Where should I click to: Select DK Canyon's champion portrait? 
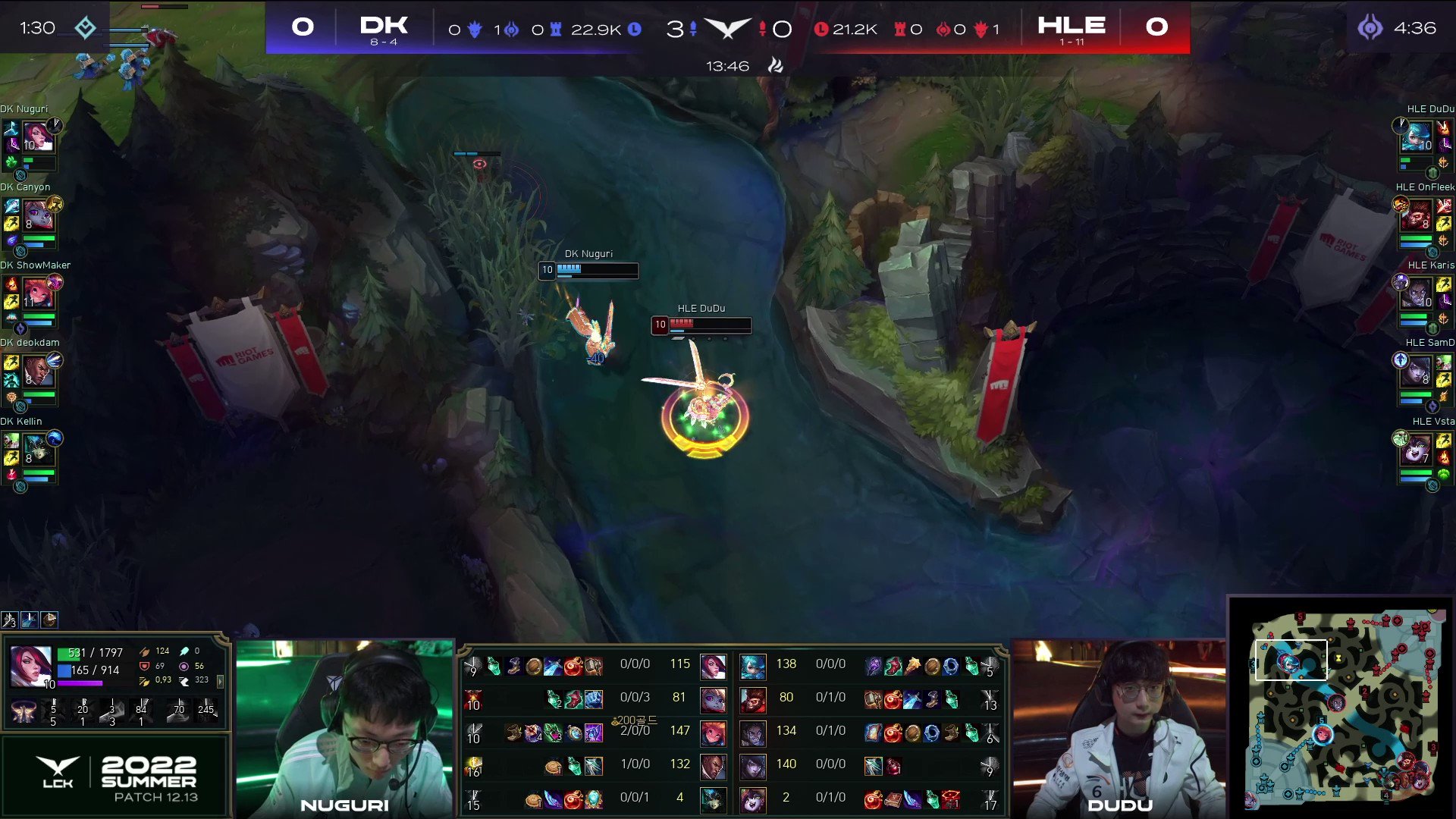tap(39, 214)
